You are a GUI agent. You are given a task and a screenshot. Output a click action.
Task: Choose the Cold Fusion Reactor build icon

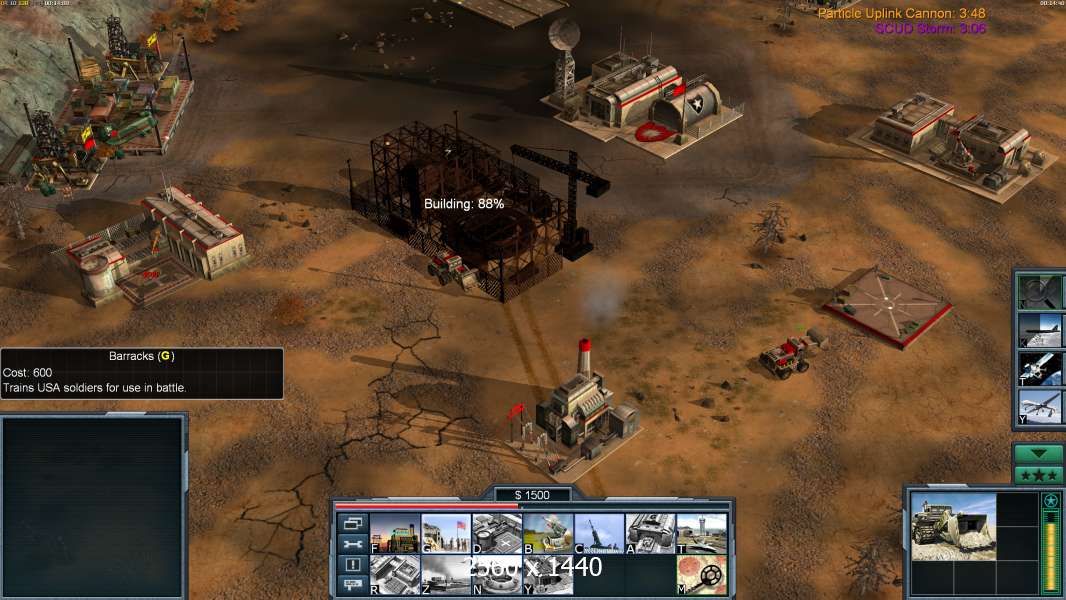395,533
